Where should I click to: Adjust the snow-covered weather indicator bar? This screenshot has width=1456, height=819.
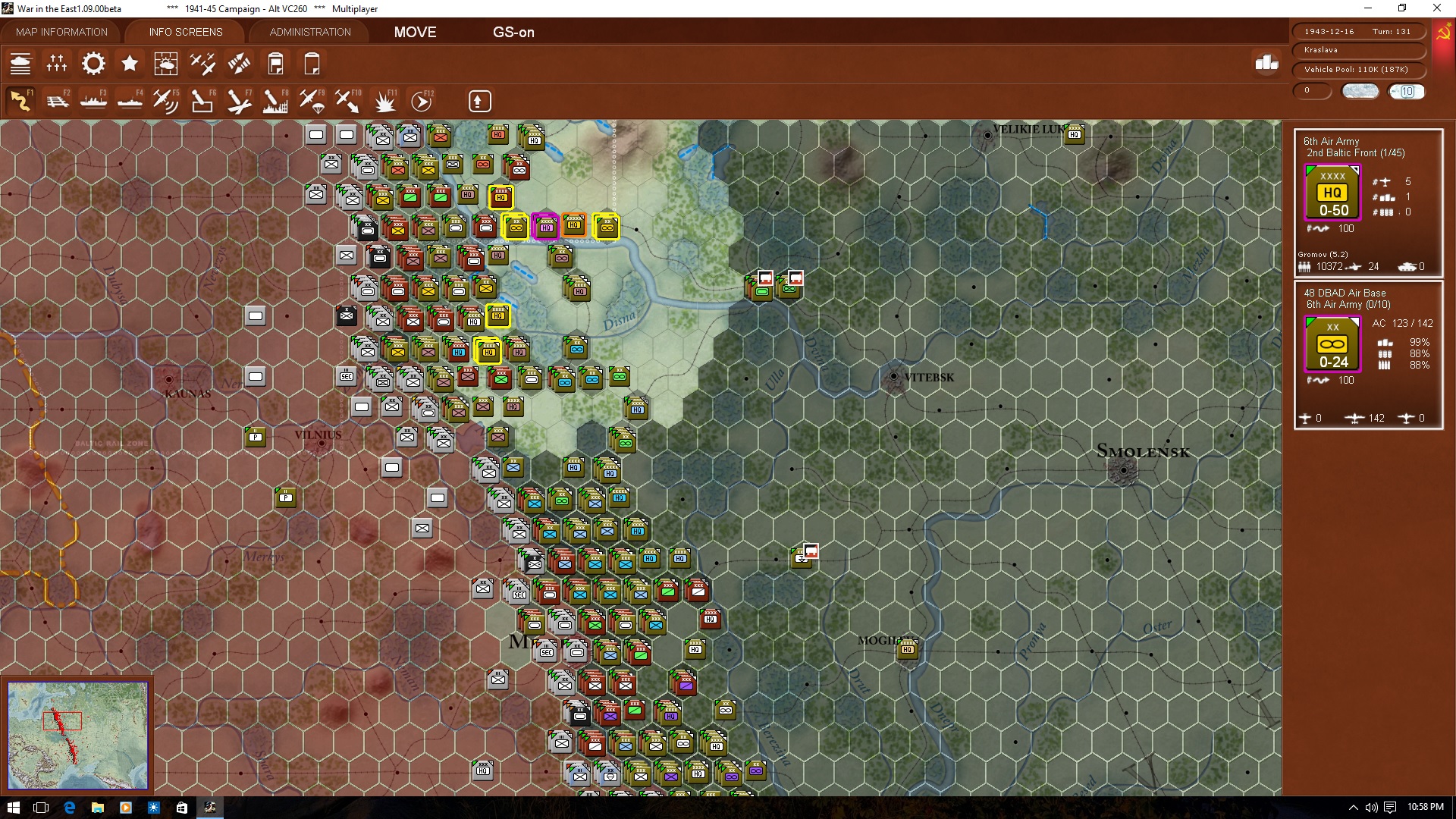(x=1360, y=90)
